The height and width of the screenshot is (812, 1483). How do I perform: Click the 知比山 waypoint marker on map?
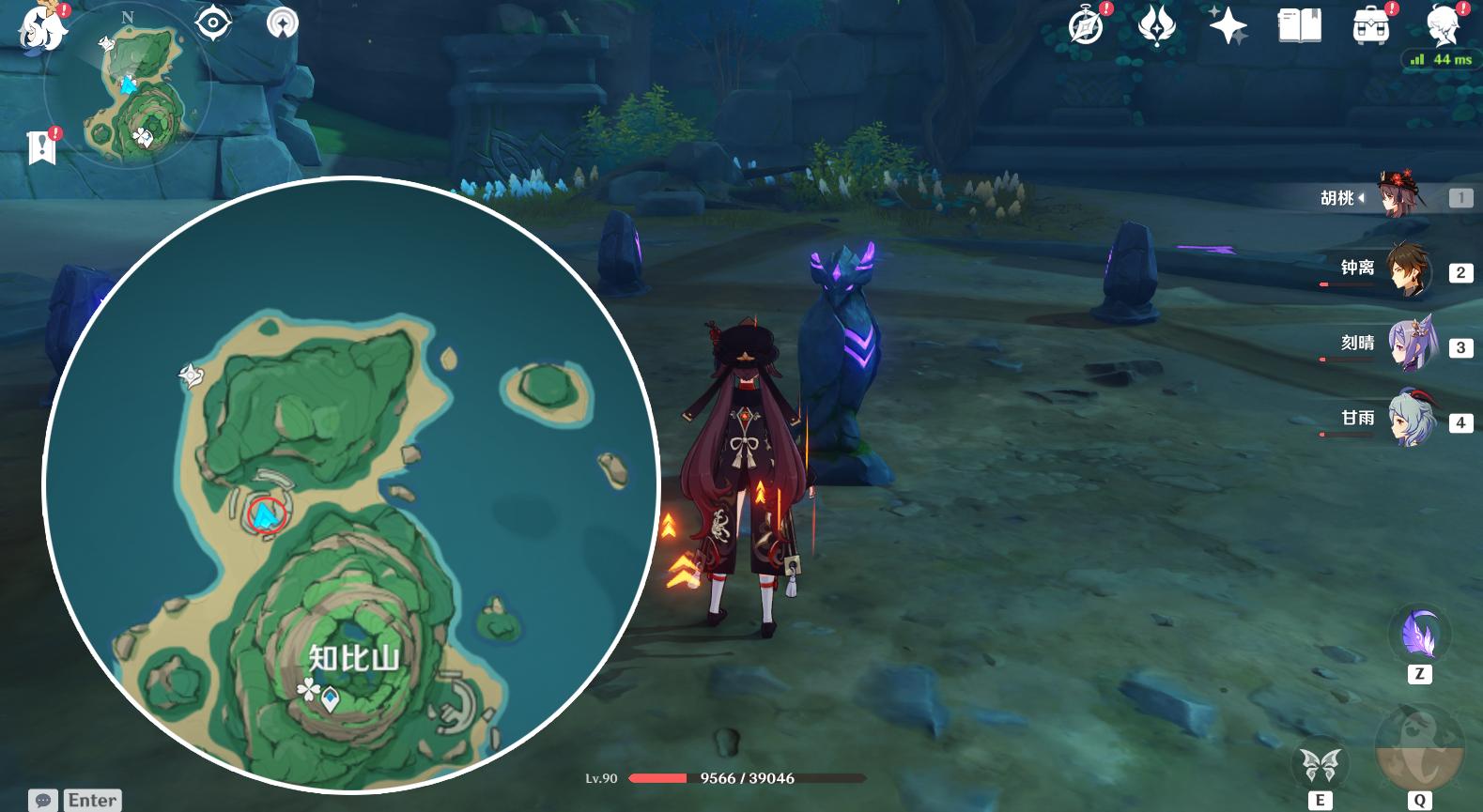tap(331, 699)
